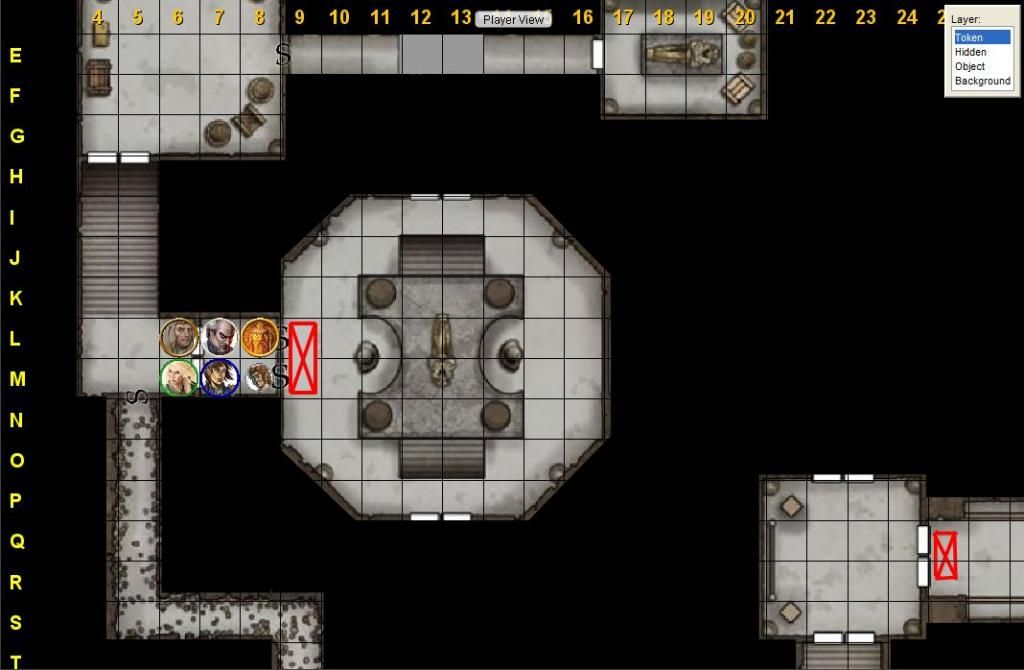Switch to the Hidden layer

coord(970,52)
